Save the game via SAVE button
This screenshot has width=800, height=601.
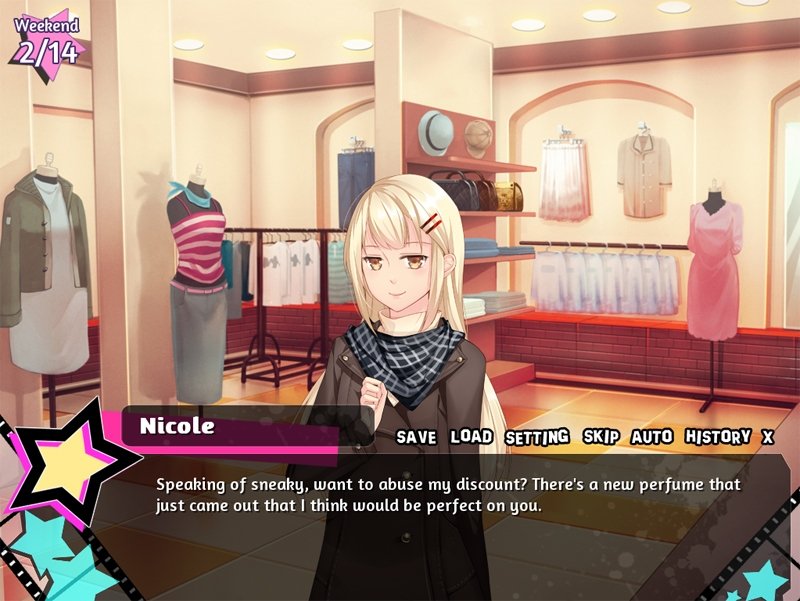416,437
